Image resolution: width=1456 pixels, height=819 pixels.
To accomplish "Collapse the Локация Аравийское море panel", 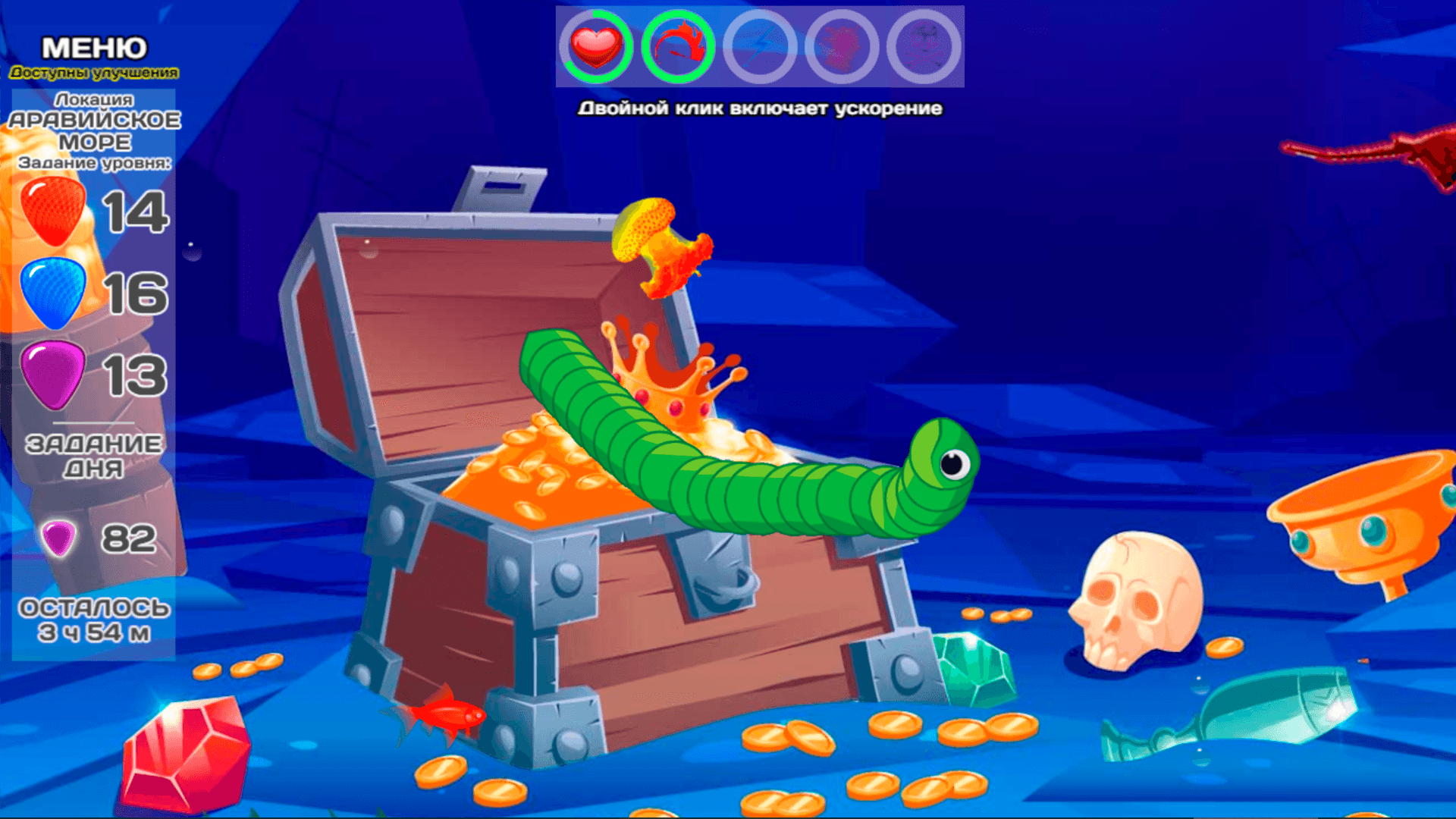I will [x=94, y=129].
